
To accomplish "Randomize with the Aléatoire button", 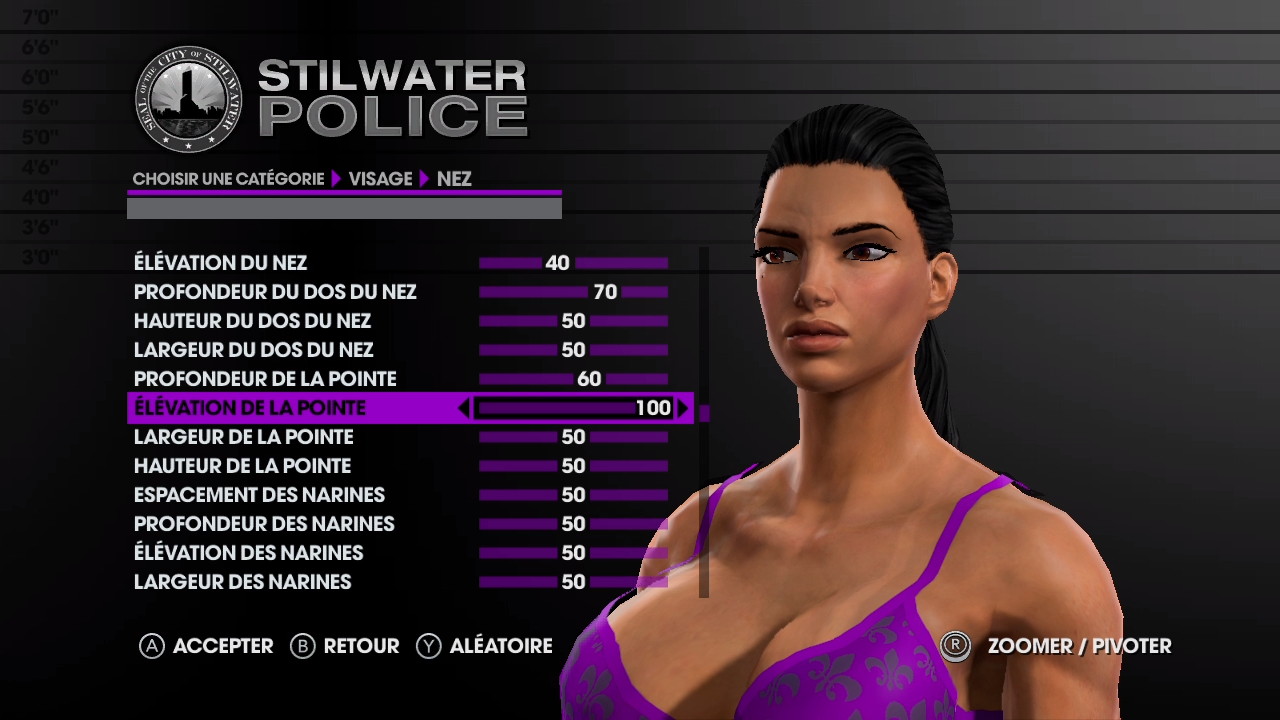I will pyautogui.click(x=485, y=646).
